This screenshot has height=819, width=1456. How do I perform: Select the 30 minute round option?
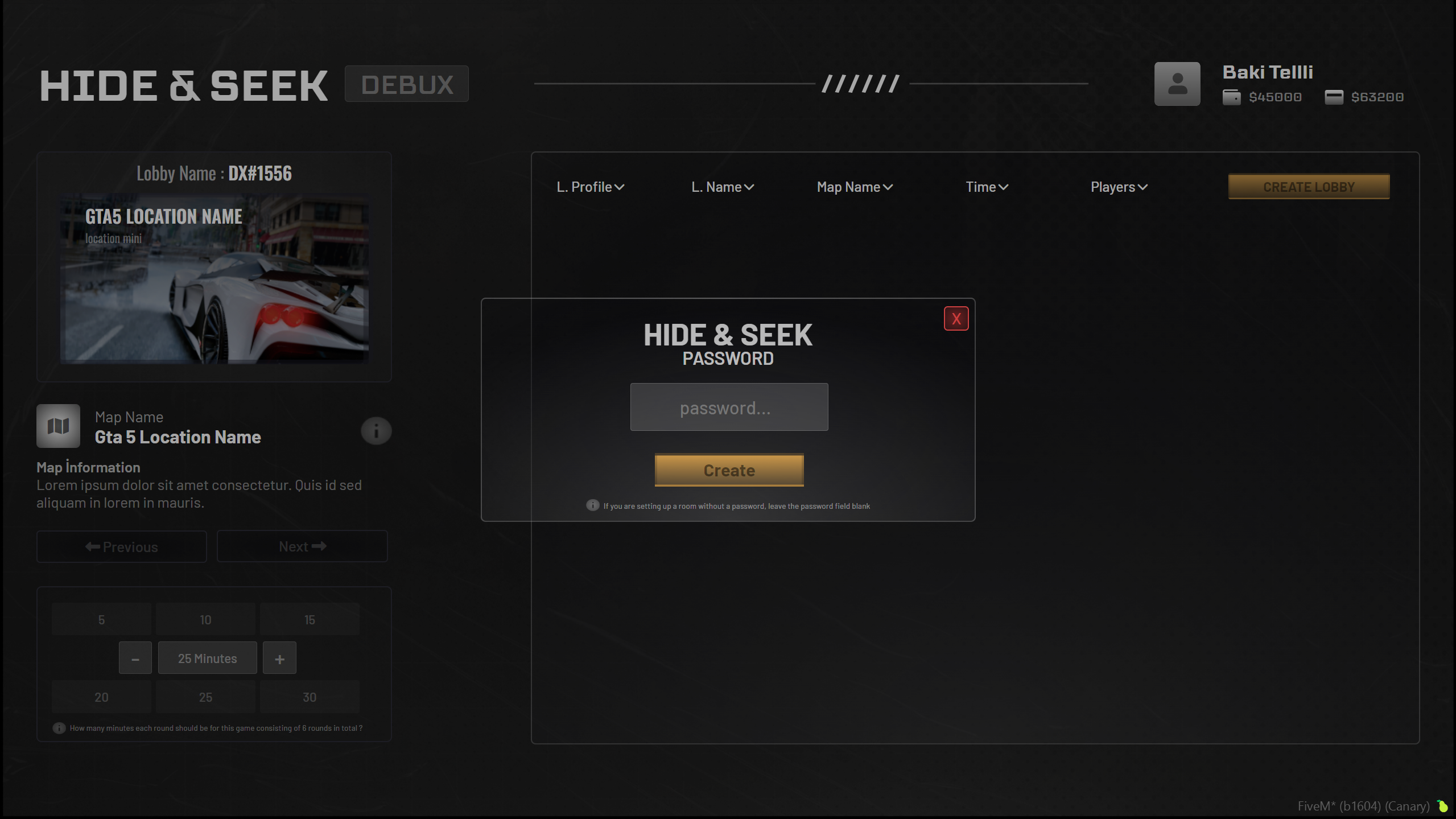pos(309,696)
